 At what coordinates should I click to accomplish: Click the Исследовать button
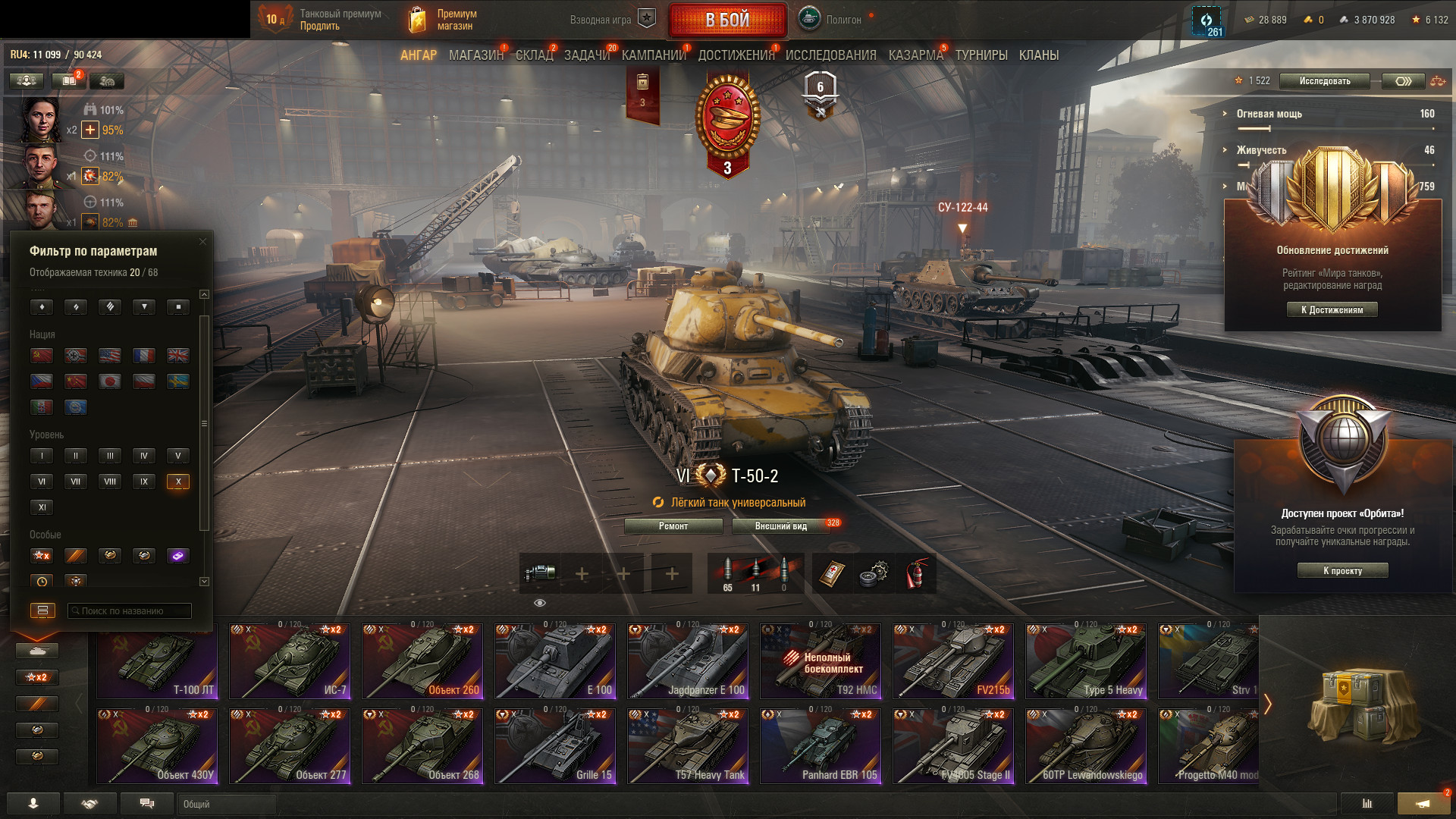point(1324,81)
